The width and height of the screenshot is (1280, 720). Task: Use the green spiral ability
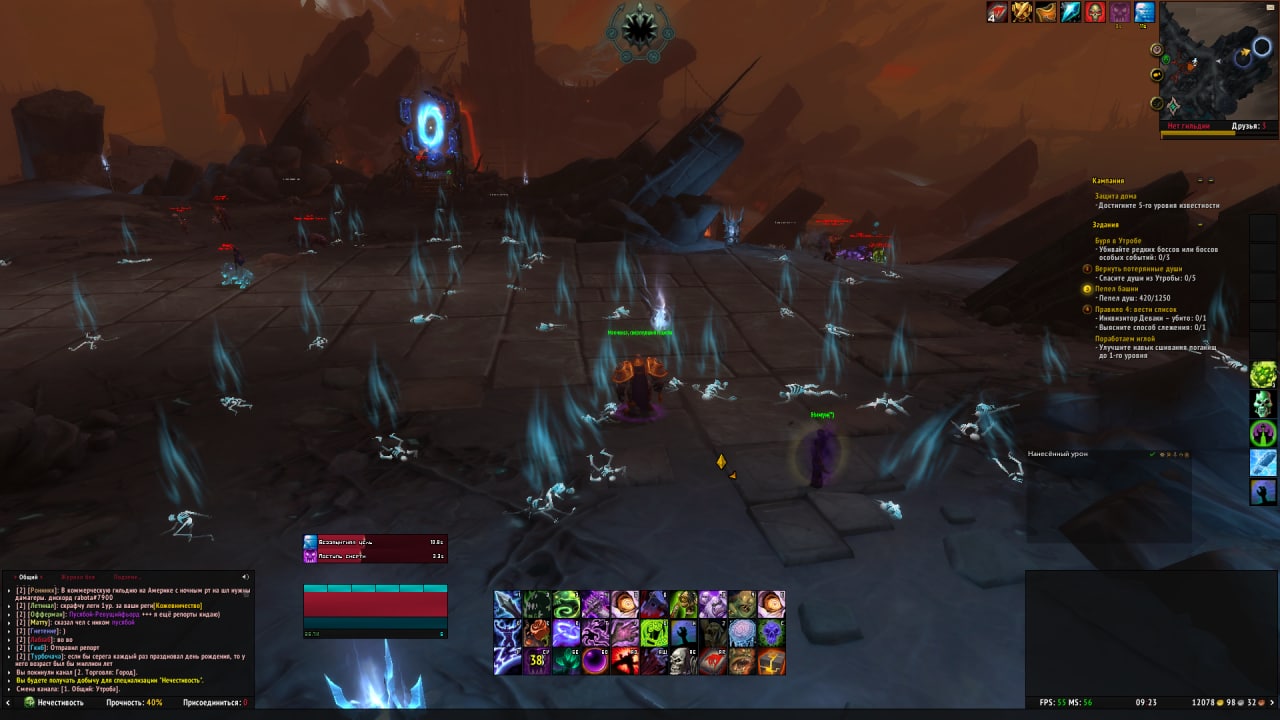[x=567, y=604]
